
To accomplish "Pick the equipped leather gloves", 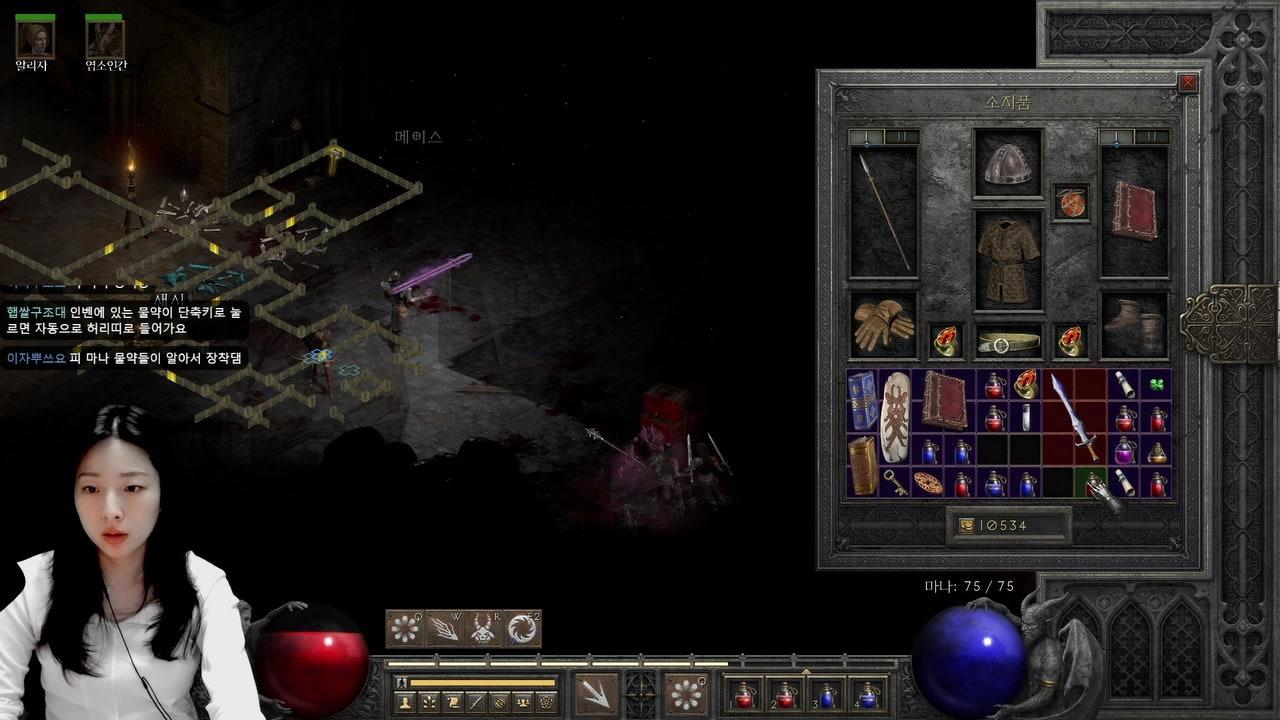I will click(883, 325).
